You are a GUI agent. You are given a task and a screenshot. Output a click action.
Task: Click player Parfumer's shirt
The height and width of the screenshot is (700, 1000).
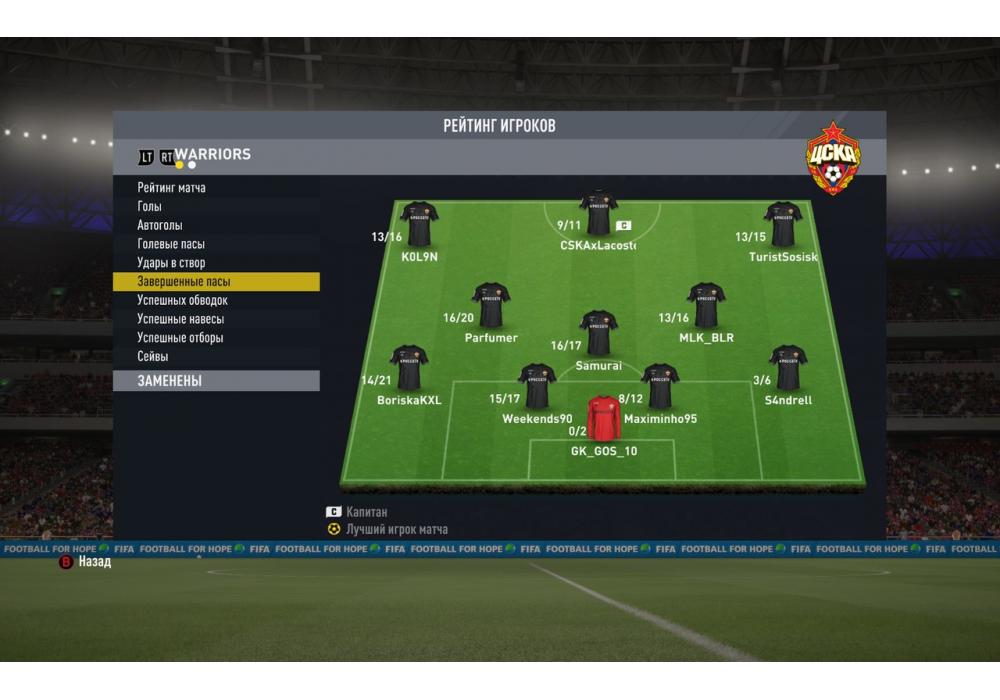491,305
